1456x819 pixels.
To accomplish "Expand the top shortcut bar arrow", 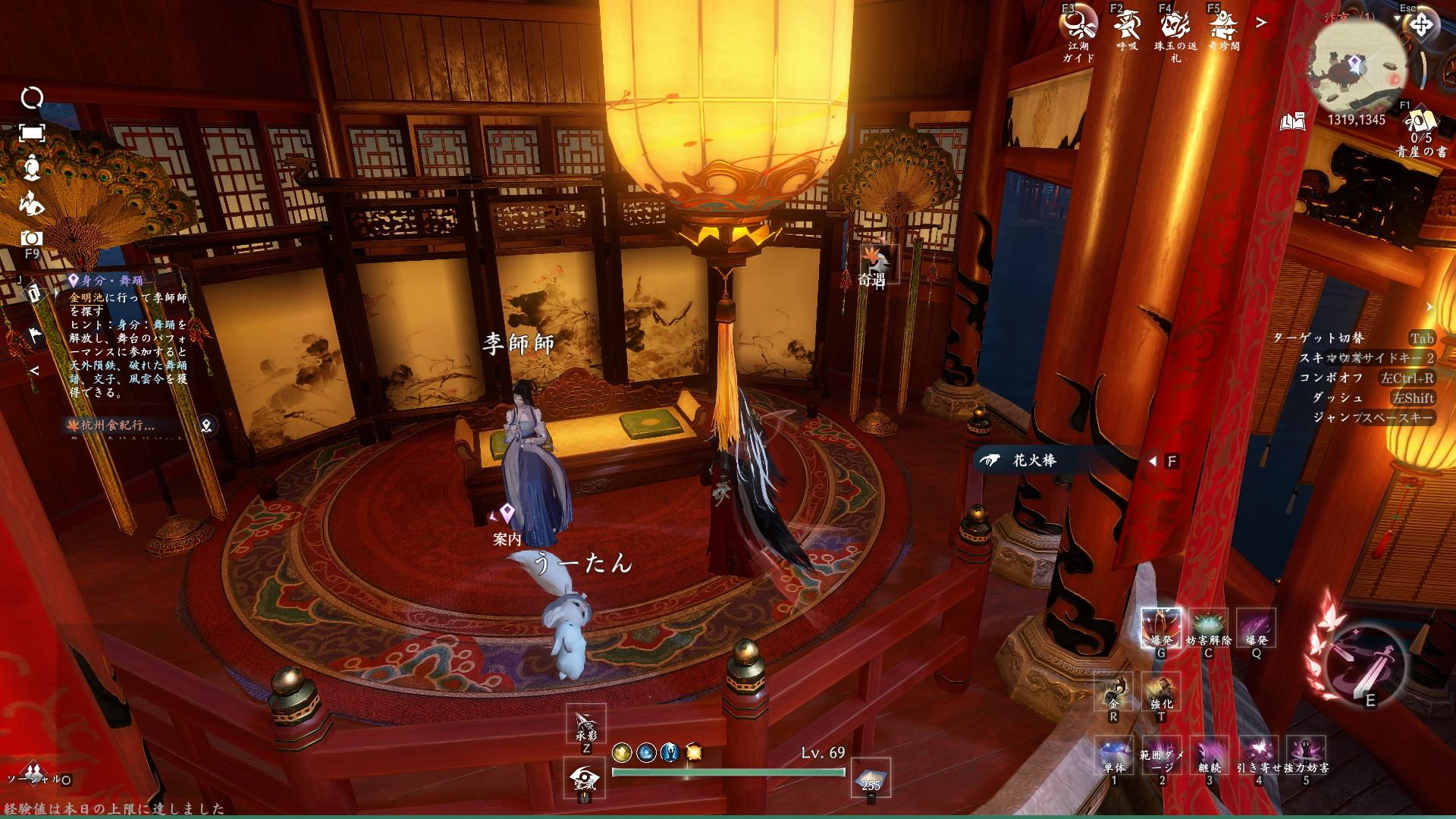I will click(1261, 24).
